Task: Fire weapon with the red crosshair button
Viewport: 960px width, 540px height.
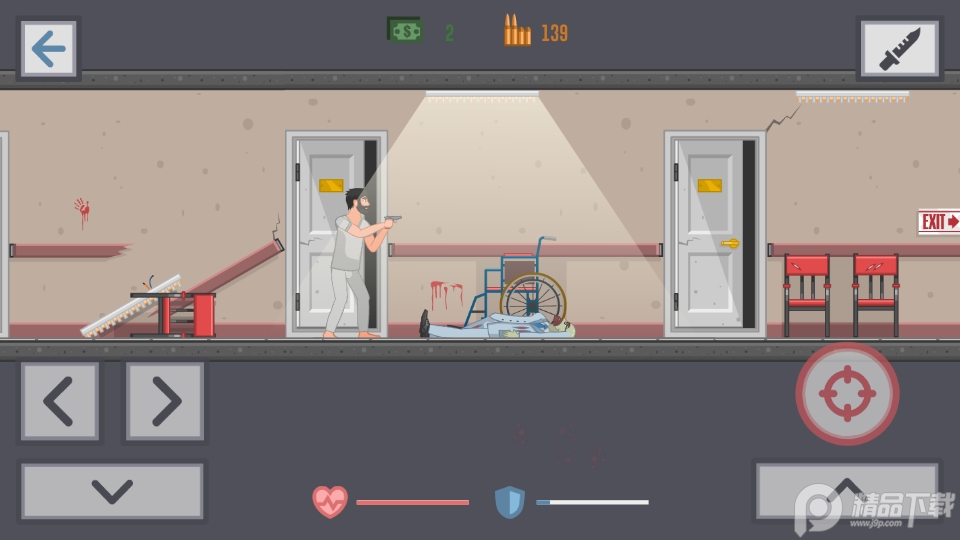Action: click(847, 394)
